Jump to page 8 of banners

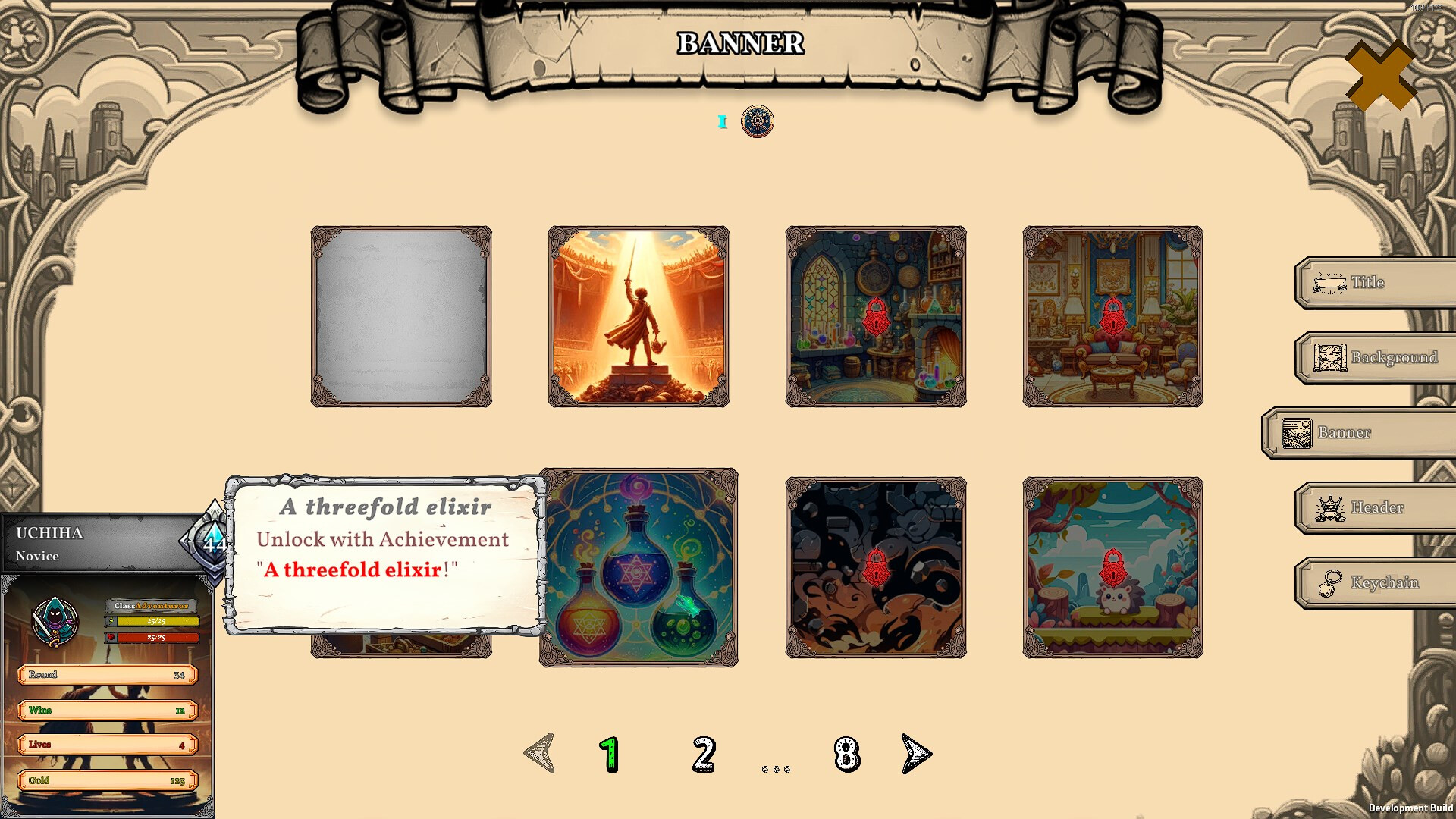point(844,755)
